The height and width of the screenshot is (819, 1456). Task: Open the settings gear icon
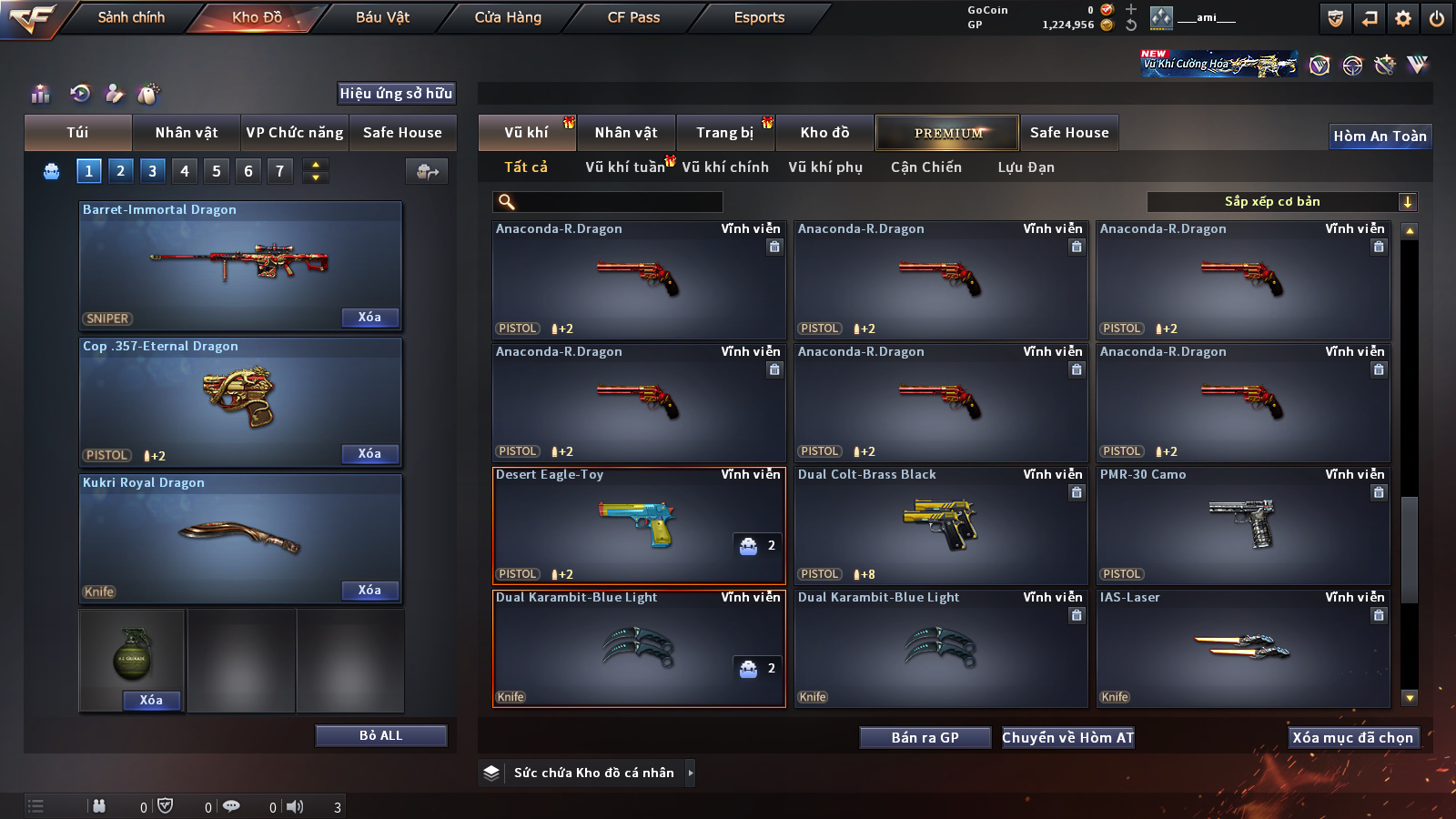[1403, 18]
